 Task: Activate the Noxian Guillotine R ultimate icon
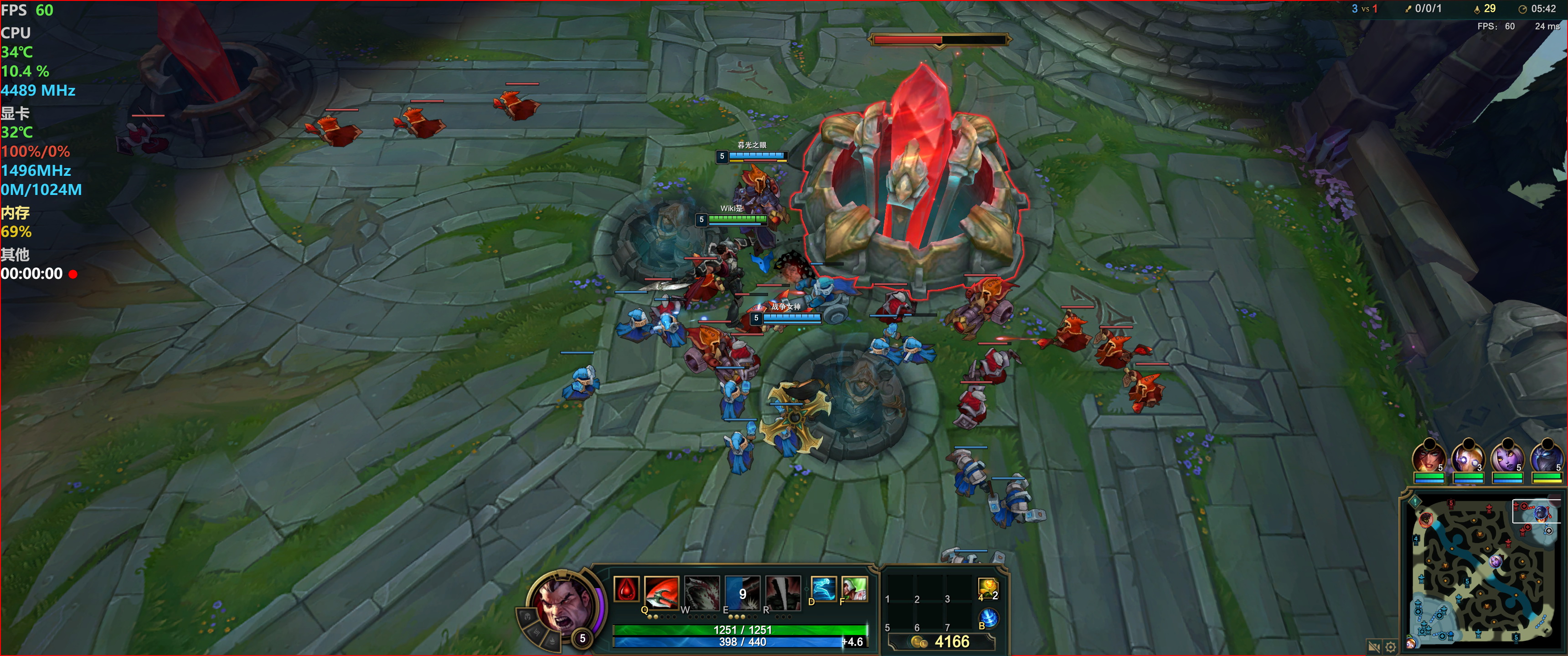pos(782,592)
